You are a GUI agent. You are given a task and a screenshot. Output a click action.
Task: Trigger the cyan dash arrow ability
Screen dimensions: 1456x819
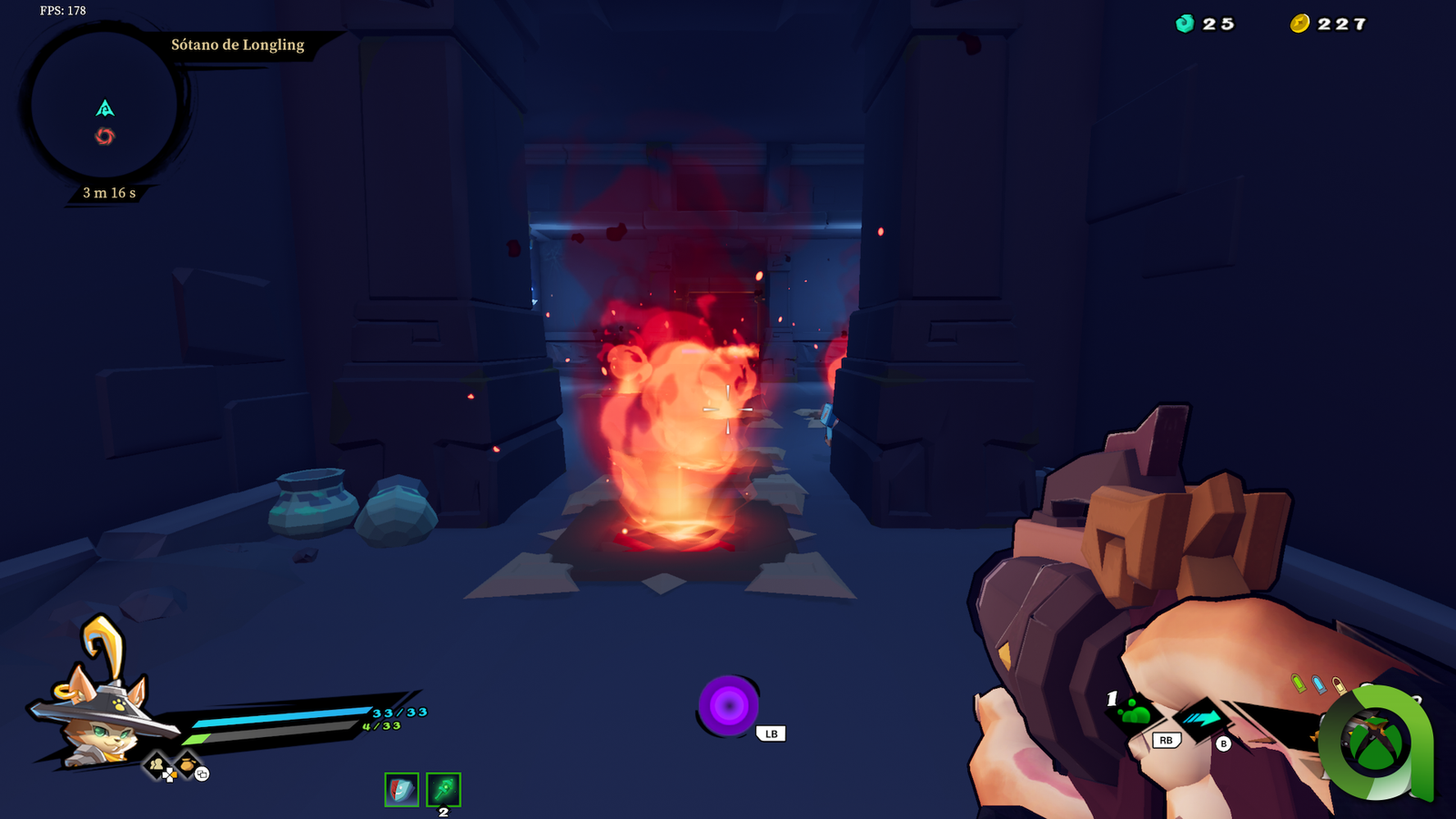tap(1202, 719)
